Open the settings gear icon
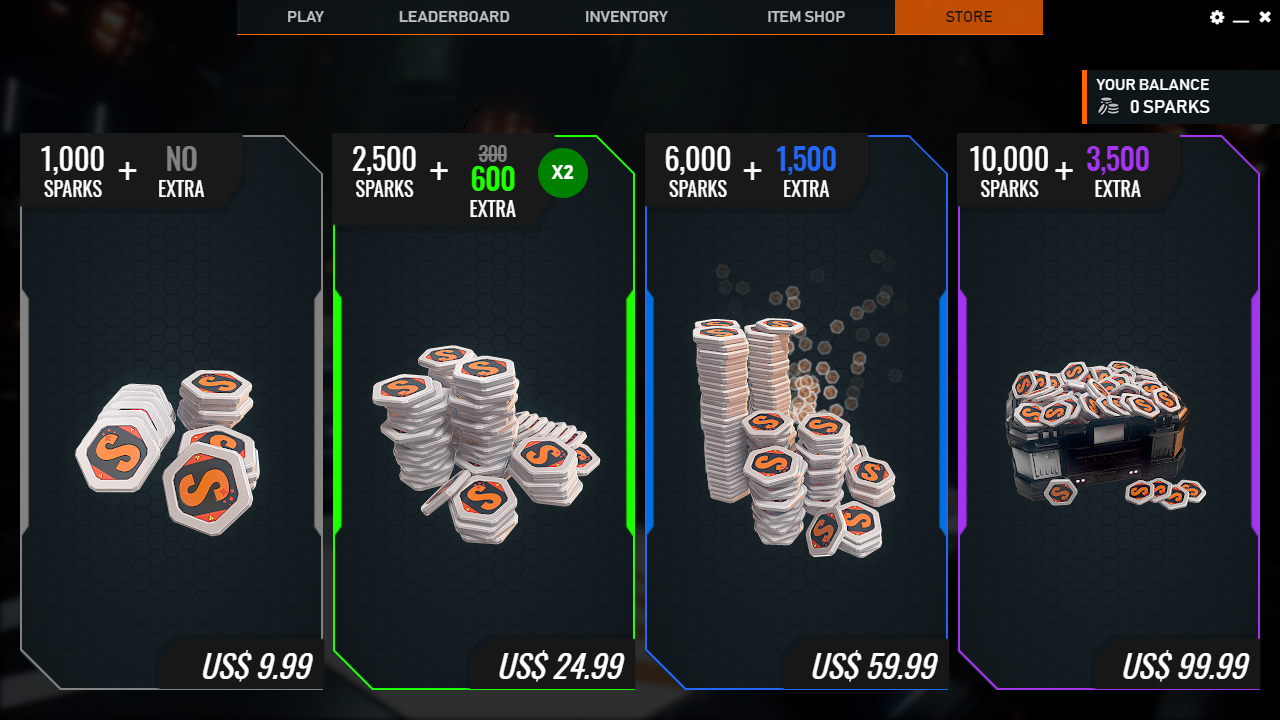1280x720 pixels. [1217, 17]
